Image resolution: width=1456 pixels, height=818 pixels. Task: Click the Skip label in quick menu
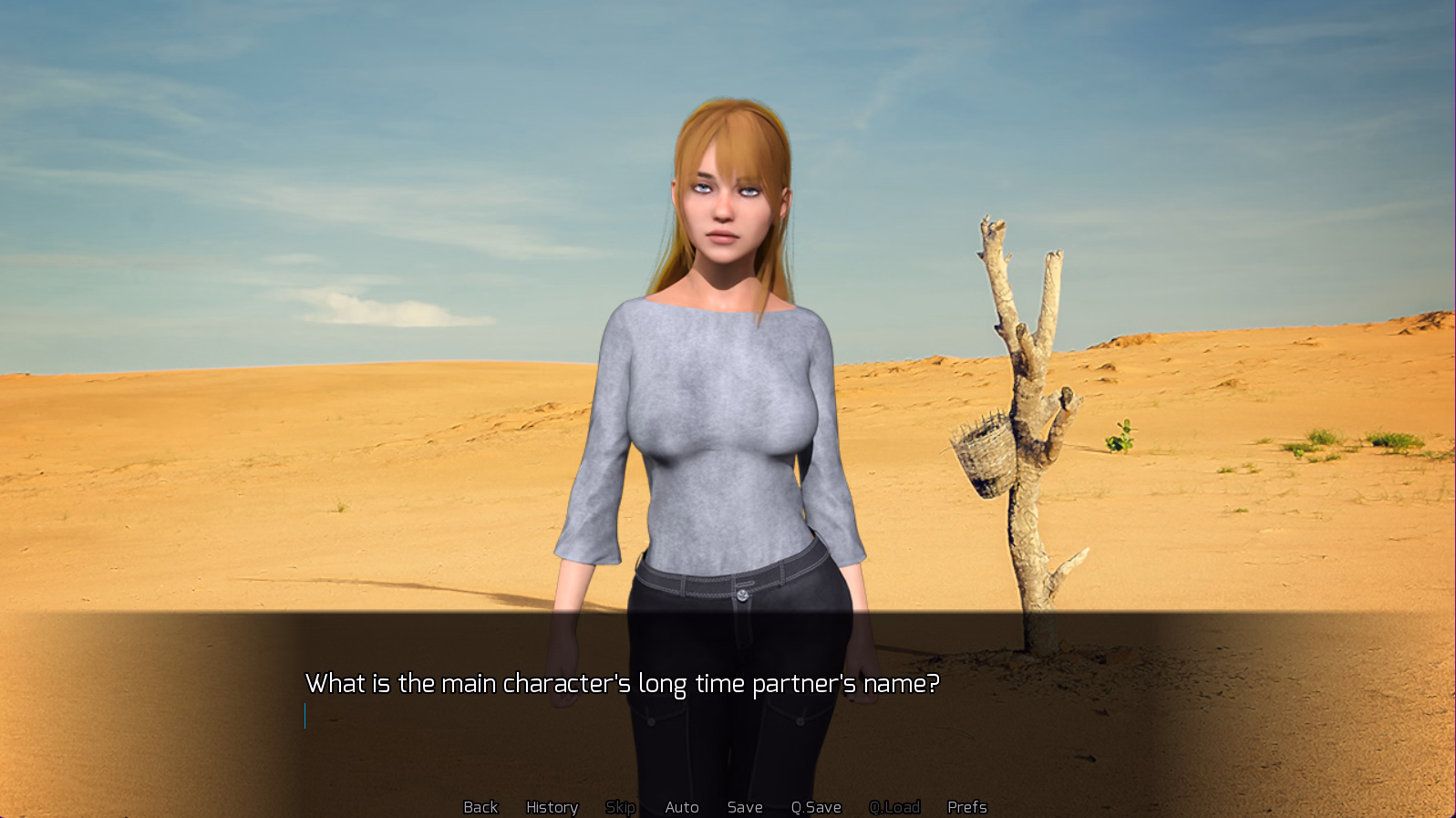click(621, 806)
